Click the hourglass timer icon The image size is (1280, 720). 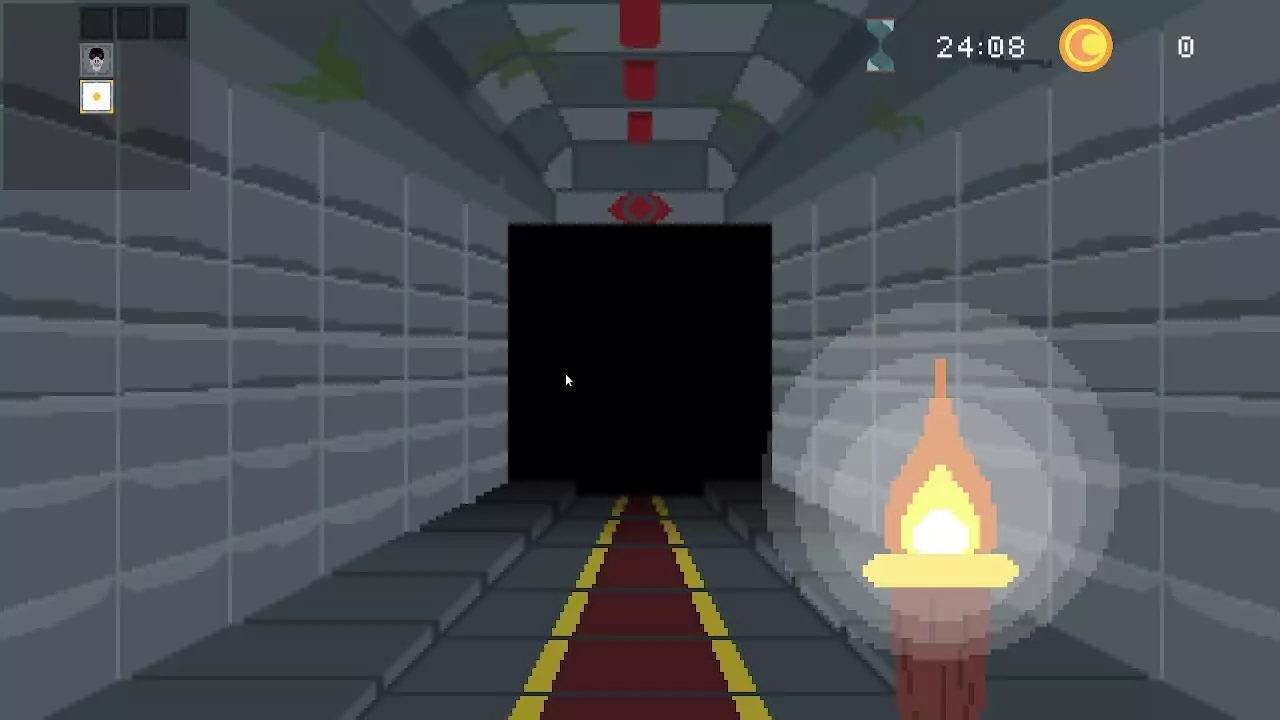[881, 45]
